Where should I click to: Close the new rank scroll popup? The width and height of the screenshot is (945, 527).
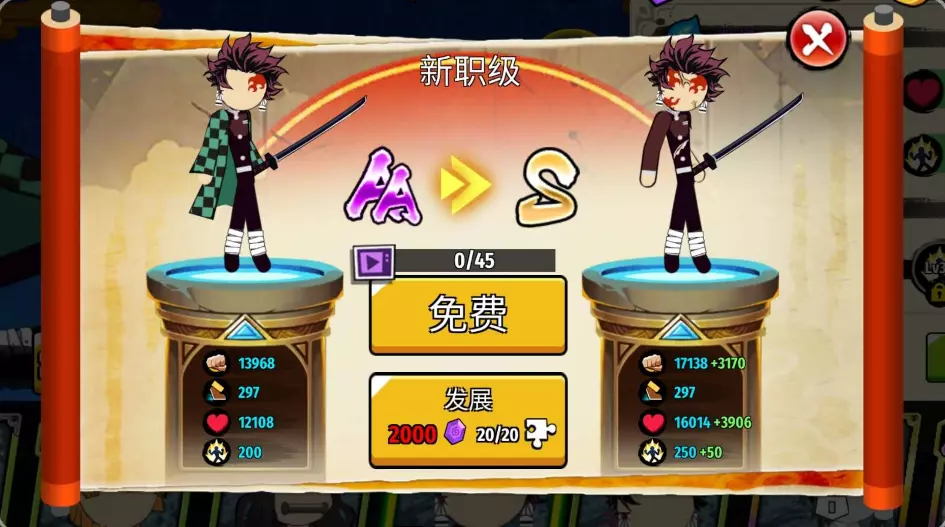tap(817, 41)
